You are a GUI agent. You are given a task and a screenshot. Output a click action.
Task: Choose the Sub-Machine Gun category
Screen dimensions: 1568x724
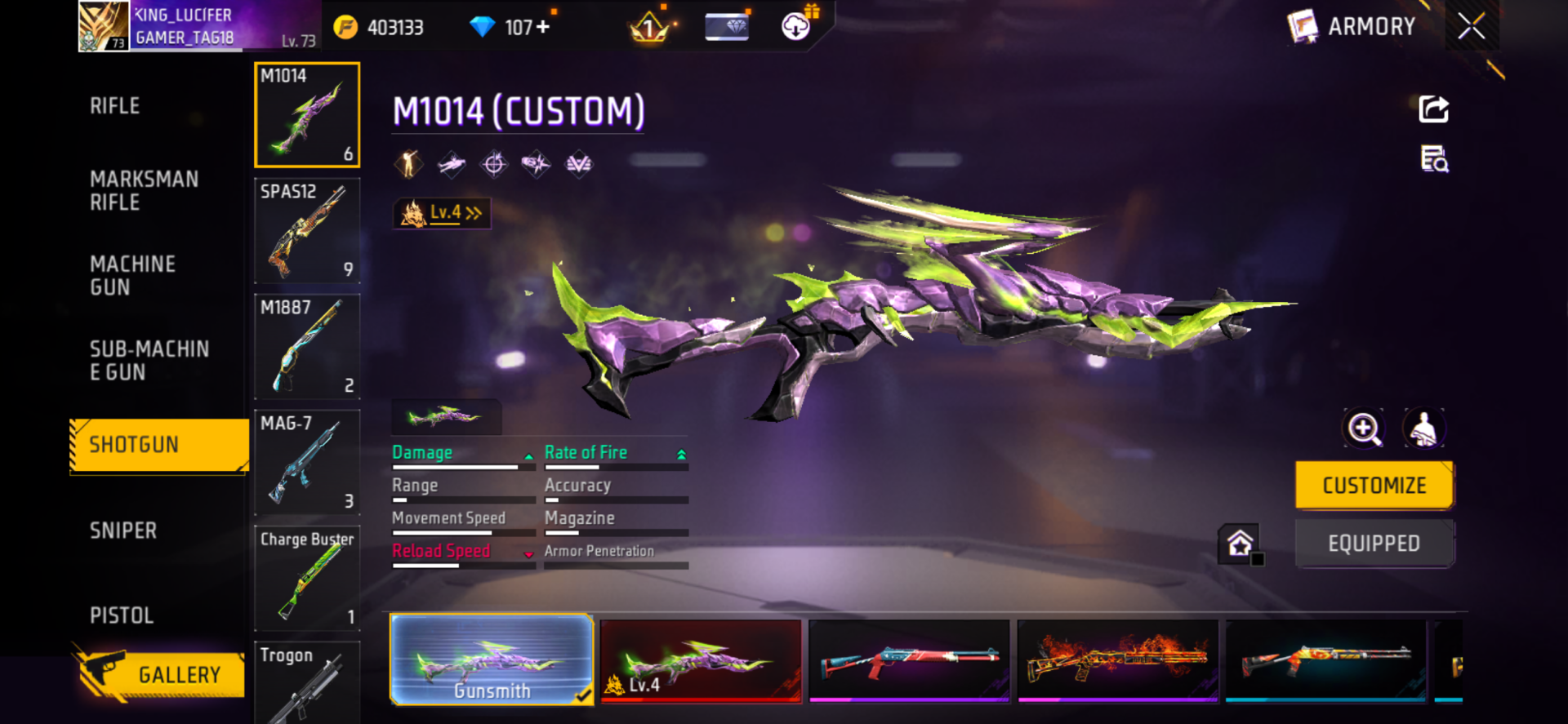pyautogui.click(x=149, y=361)
